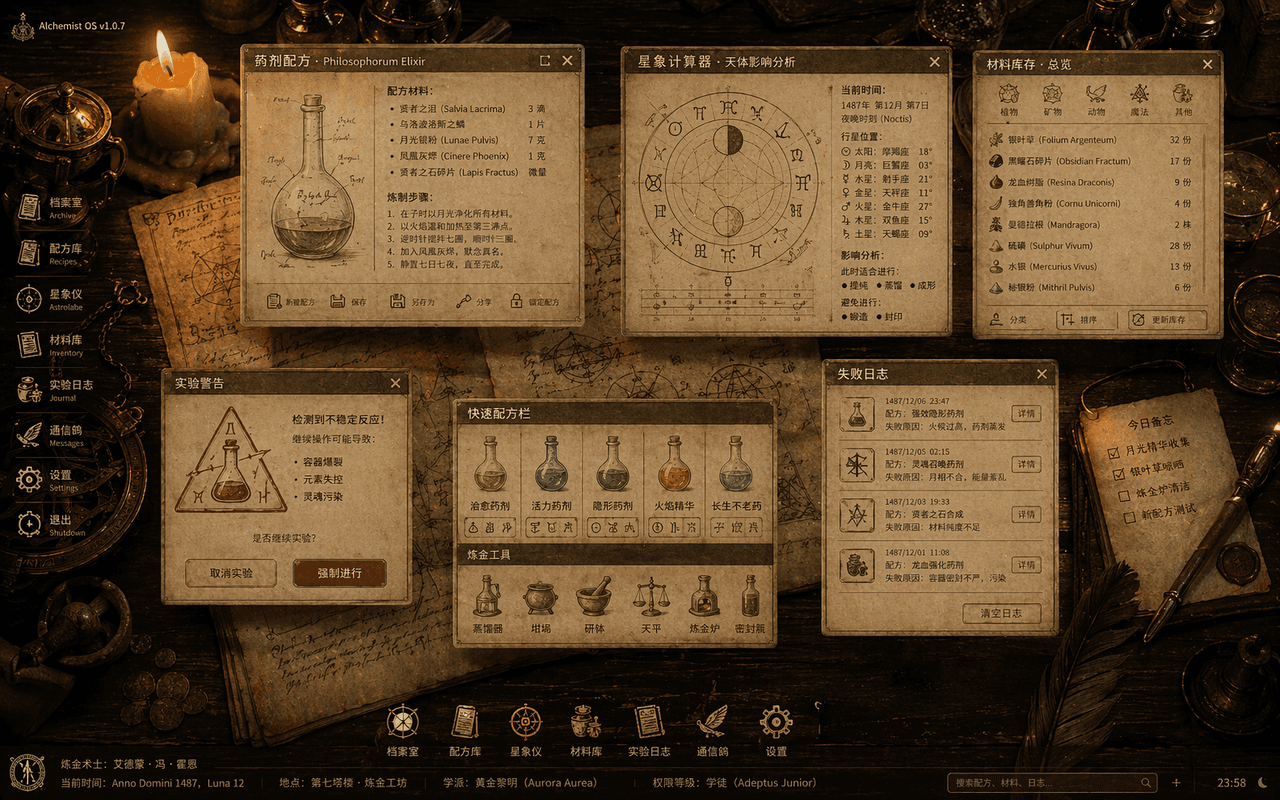Close the 星象计算器 window
This screenshot has width=1280, height=800.
(x=935, y=62)
